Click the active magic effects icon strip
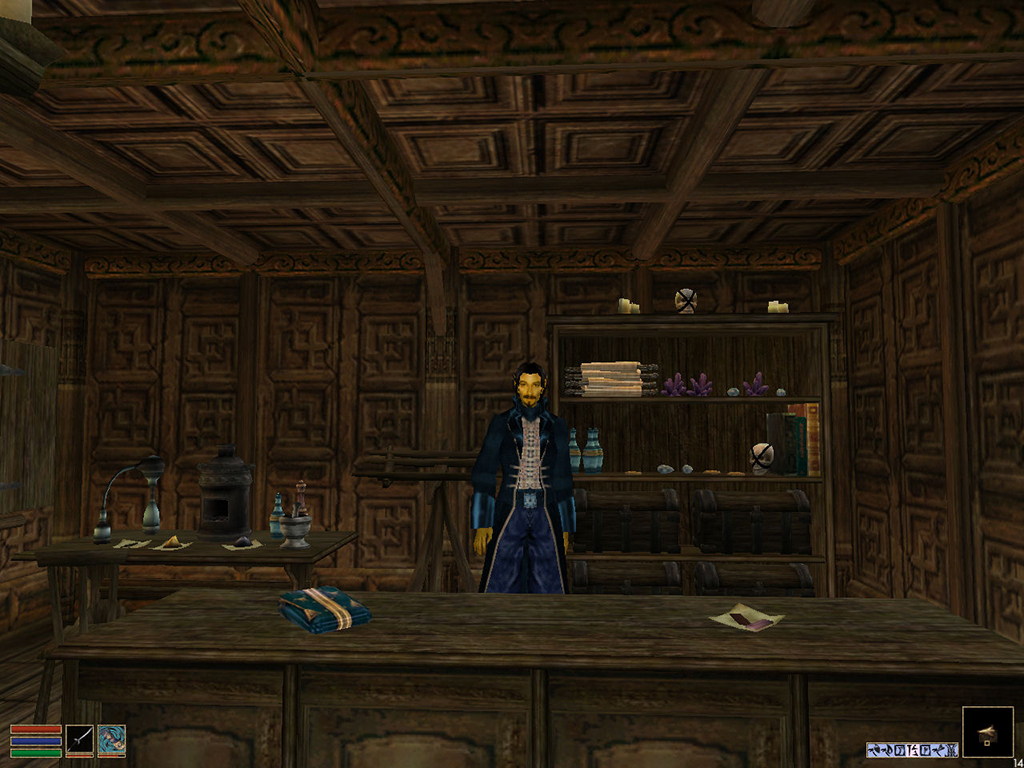 point(912,749)
